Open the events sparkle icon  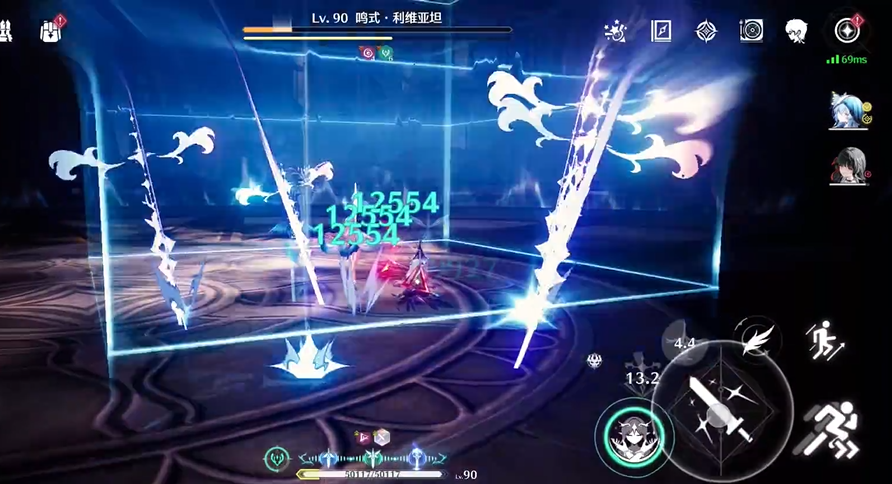616,31
